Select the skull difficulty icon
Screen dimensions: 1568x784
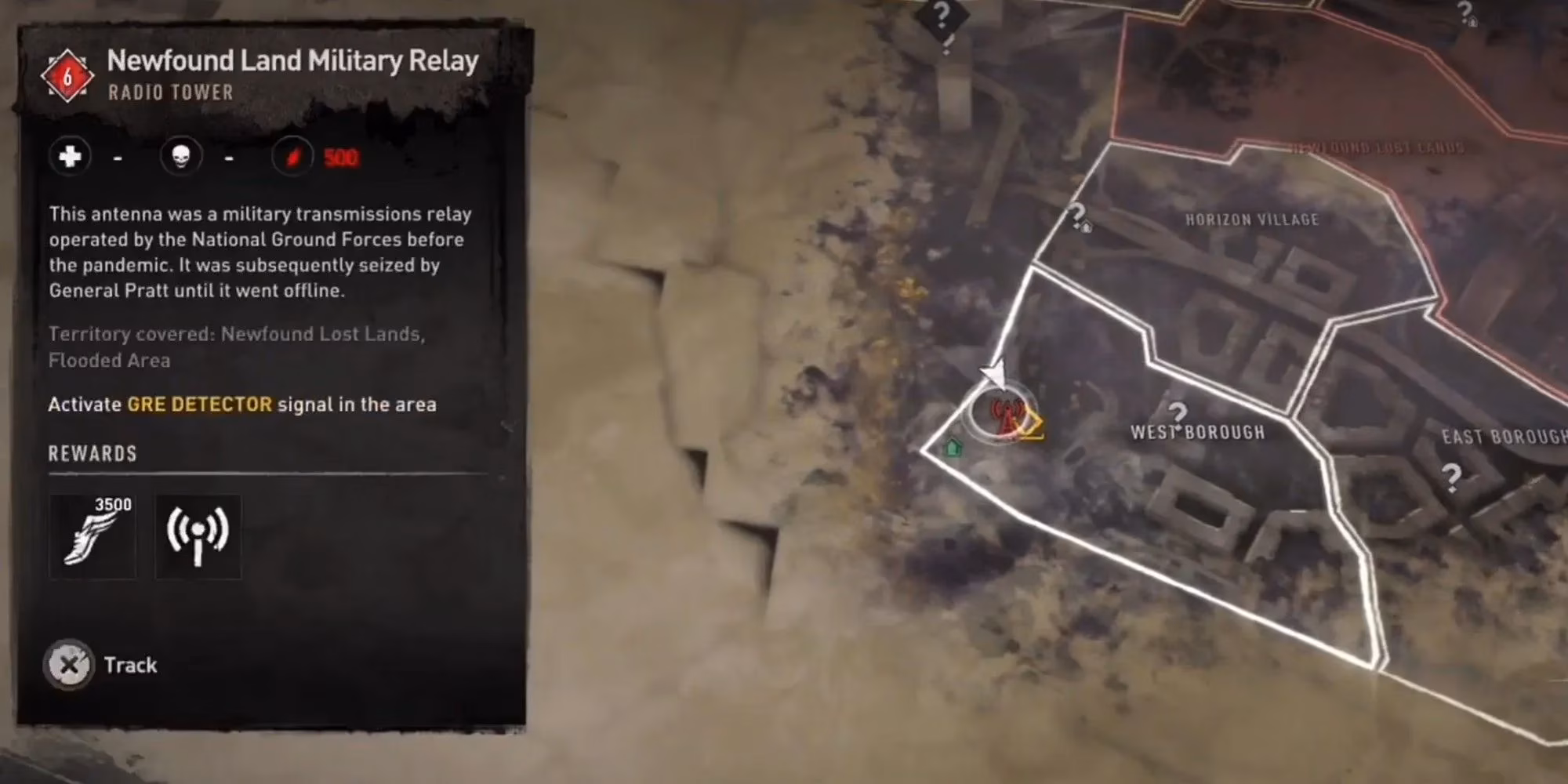[x=182, y=156]
